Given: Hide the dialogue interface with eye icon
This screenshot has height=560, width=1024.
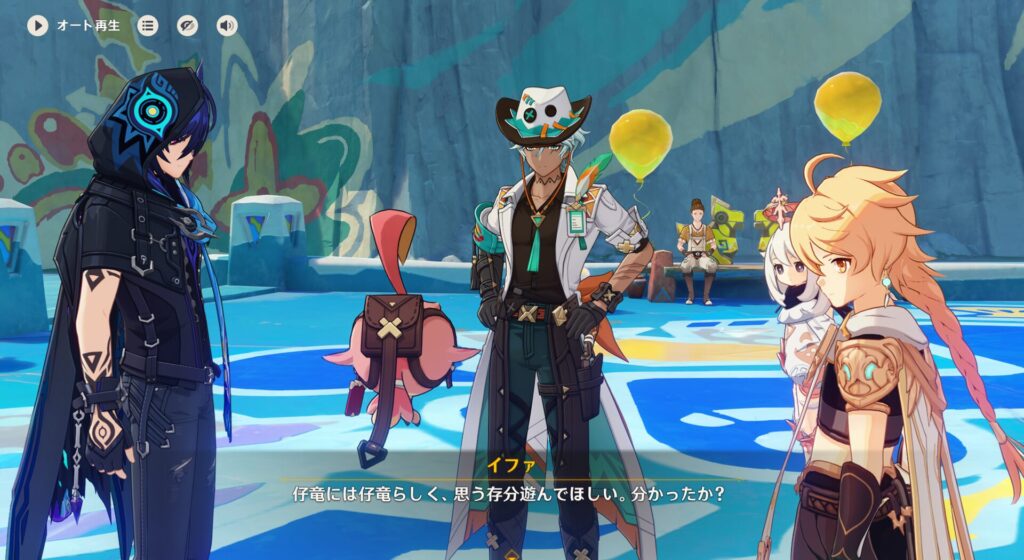Looking at the screenshot, I should tap(187, 26).
